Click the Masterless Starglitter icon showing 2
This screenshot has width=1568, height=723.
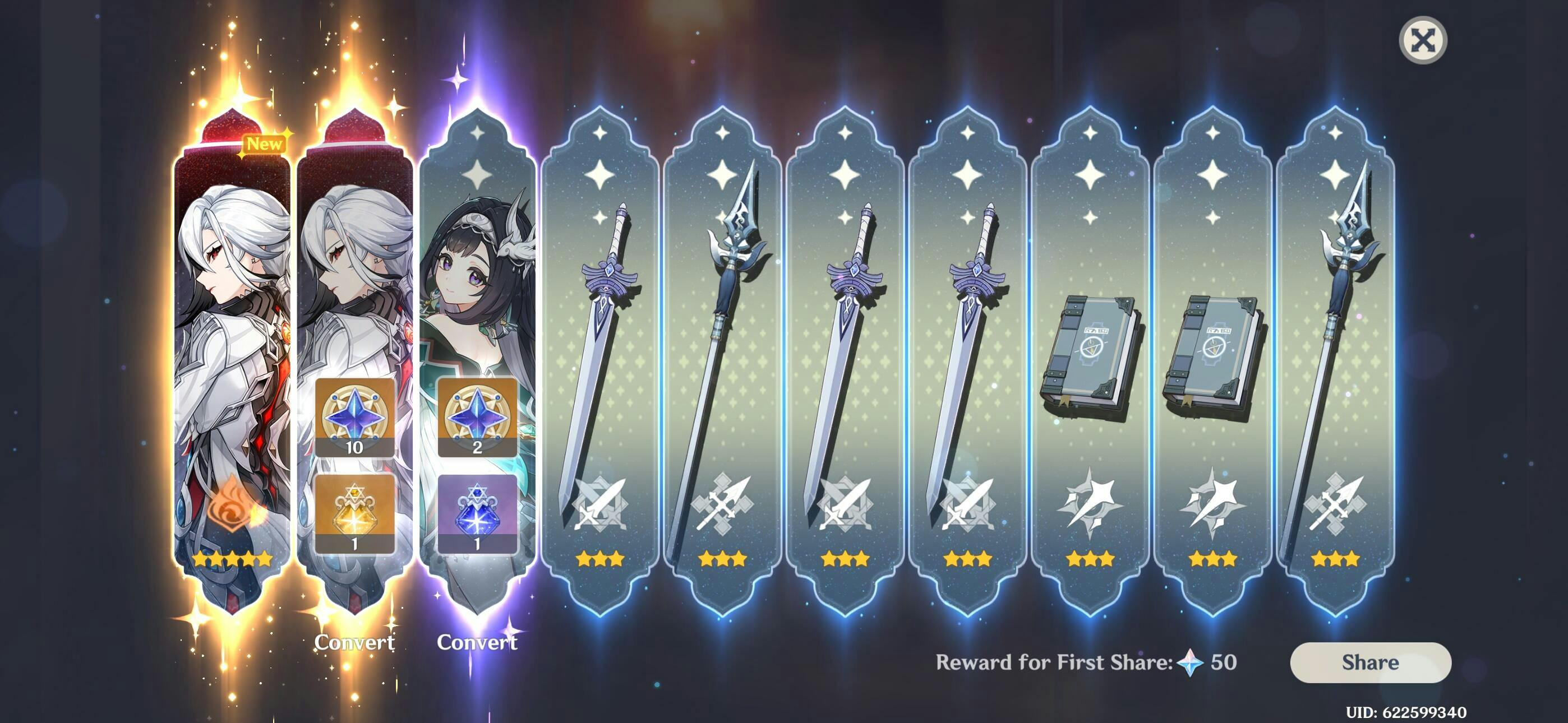coord(477,418)
